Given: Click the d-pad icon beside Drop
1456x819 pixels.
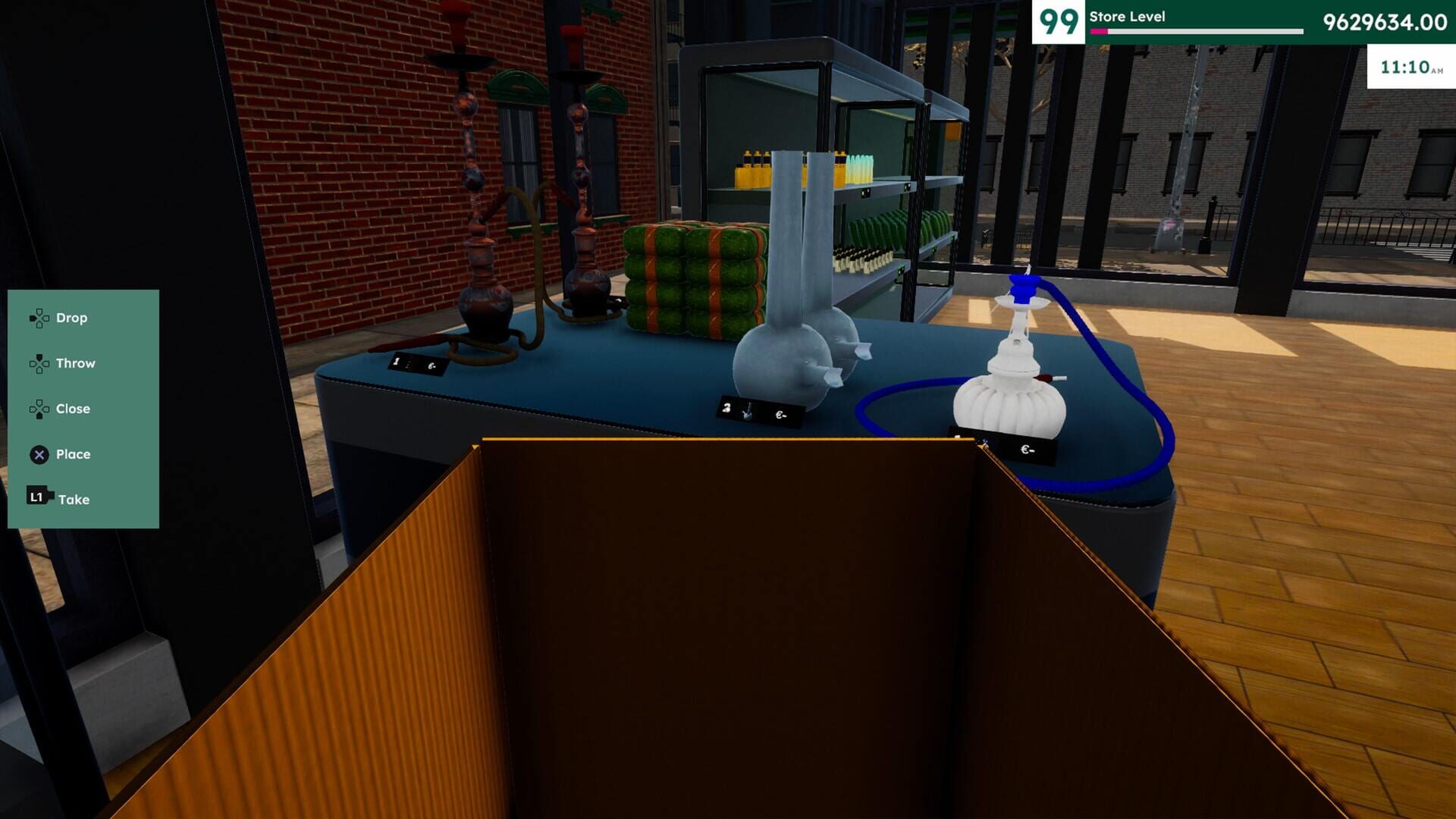Looking at the screenshot, I should pyautogui.click(x=38, y=318).
